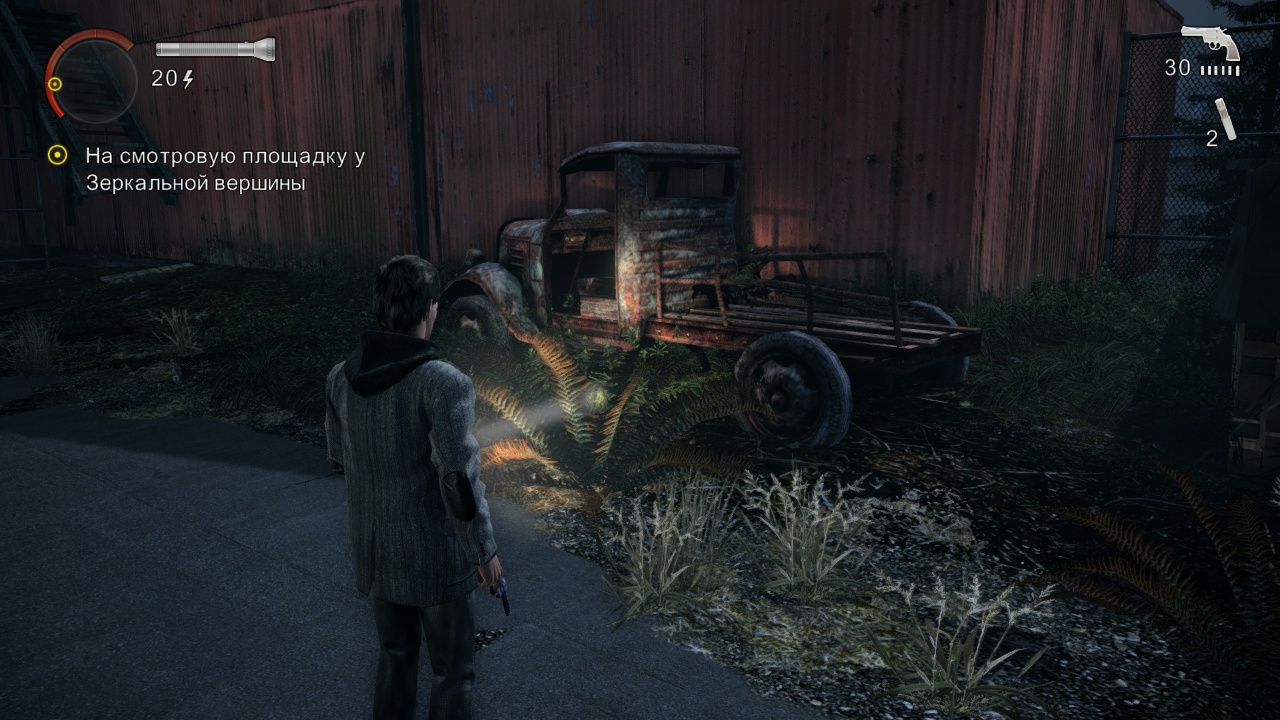Select the revolver weapon icon

pyautogui.click(x=1210, y=42)
